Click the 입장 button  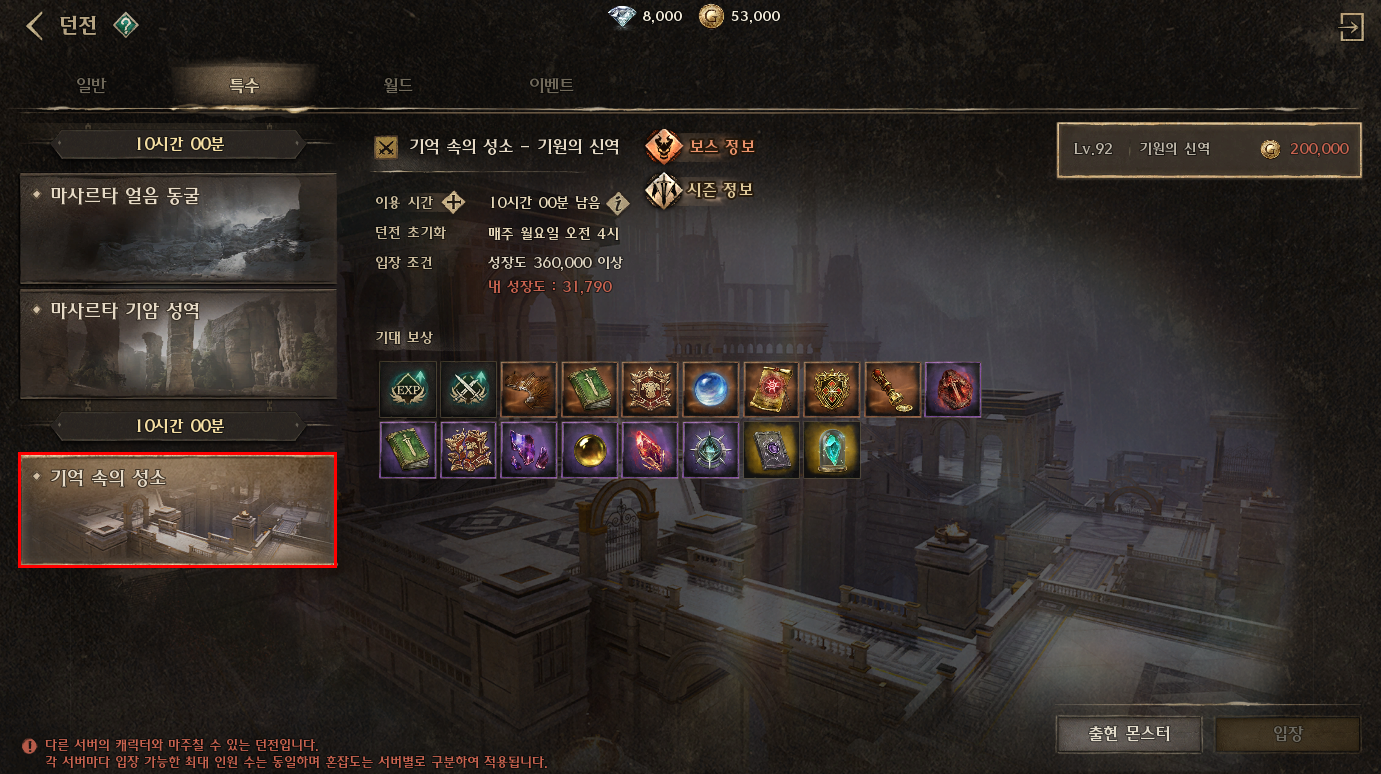[x=1287, y=734]
